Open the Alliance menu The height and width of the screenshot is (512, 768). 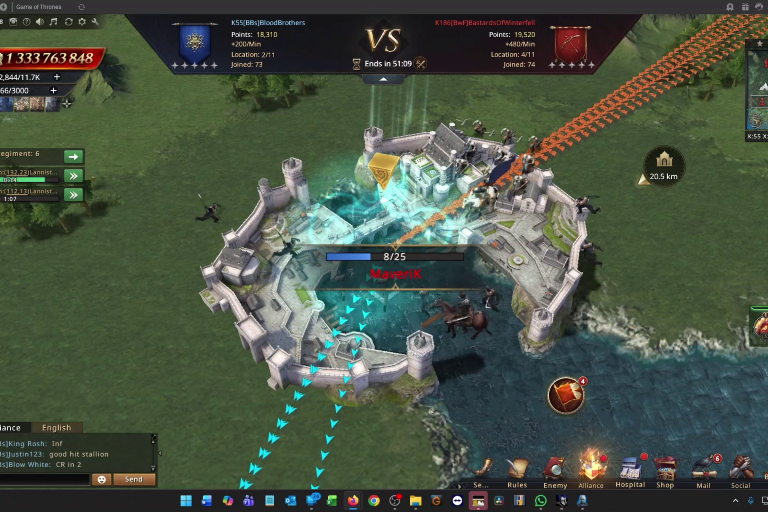click(x=592, y=468)
